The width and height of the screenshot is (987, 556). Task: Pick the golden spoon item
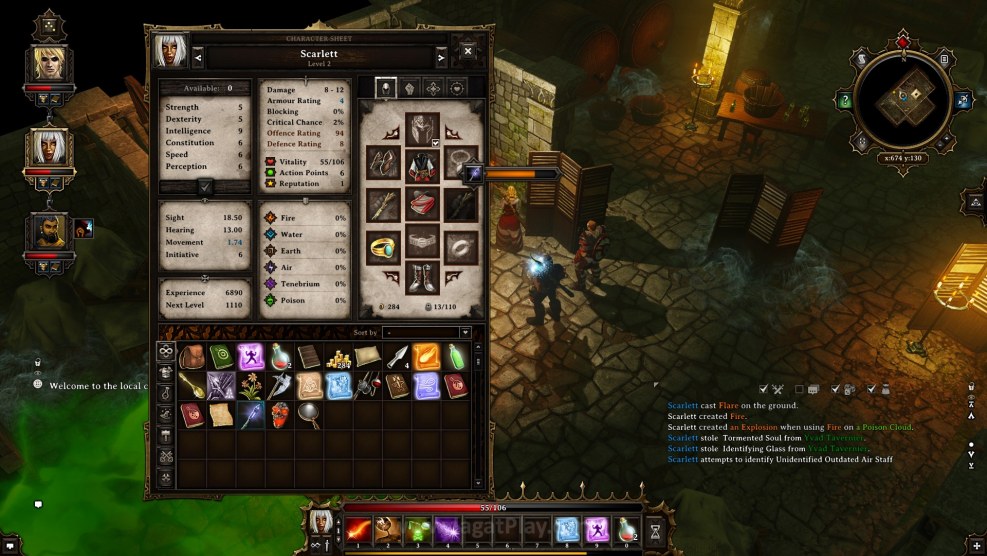click(192, 386)
